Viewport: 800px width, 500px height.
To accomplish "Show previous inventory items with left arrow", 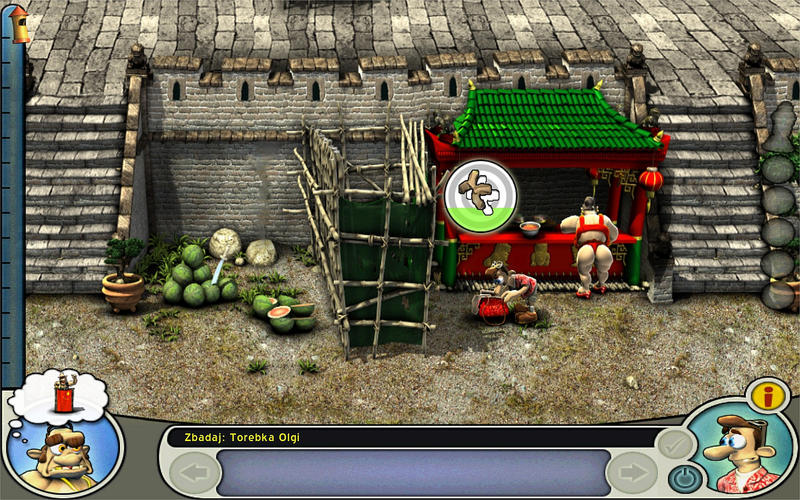I will 194,472.
